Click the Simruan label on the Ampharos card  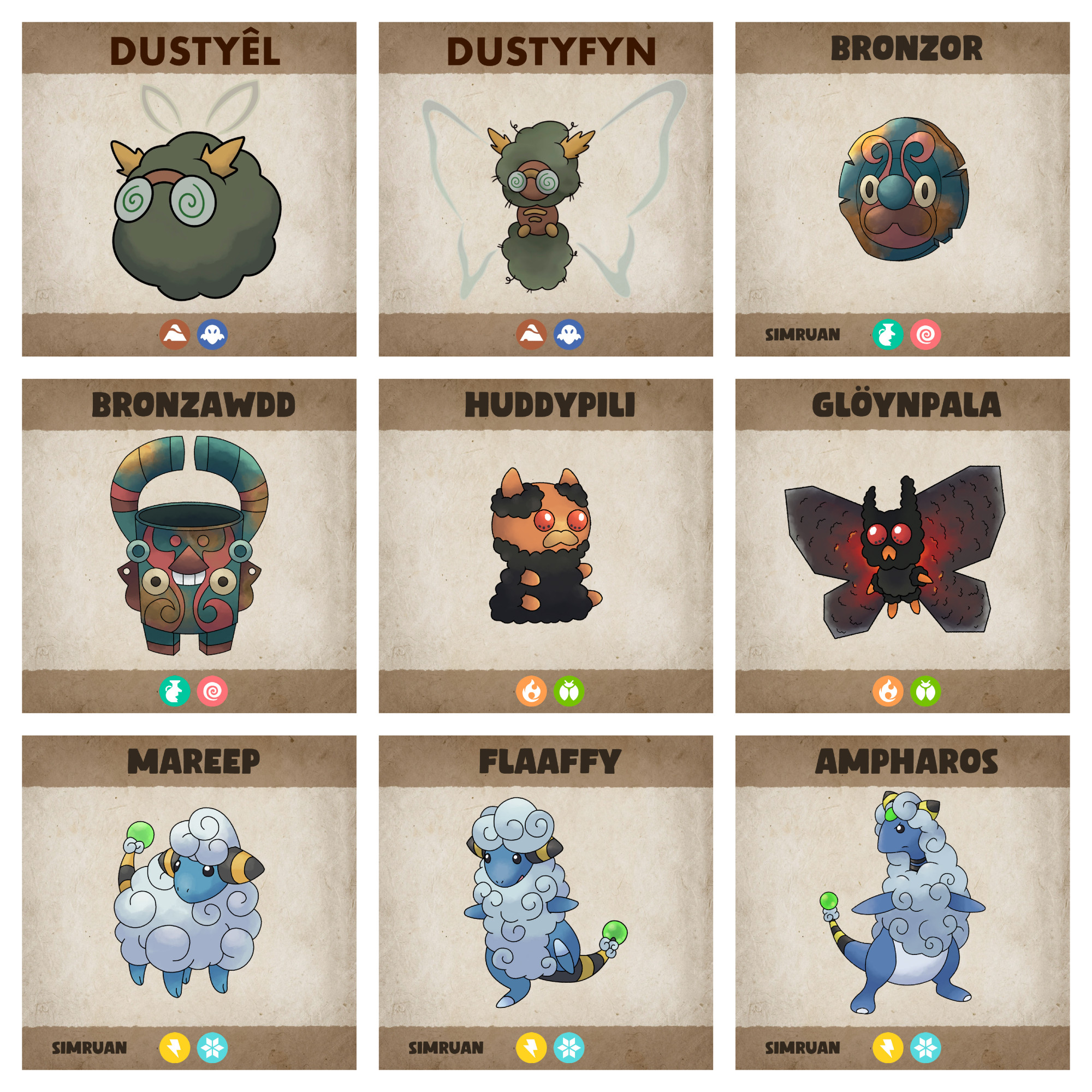coord(802,1047)
